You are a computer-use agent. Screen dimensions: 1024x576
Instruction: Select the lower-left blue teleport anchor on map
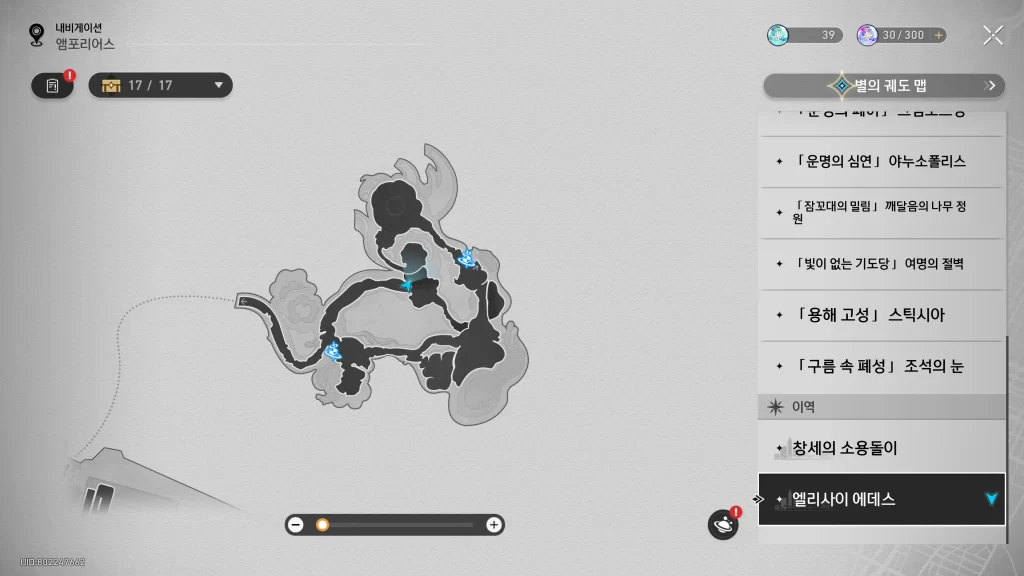coord(333,349)
